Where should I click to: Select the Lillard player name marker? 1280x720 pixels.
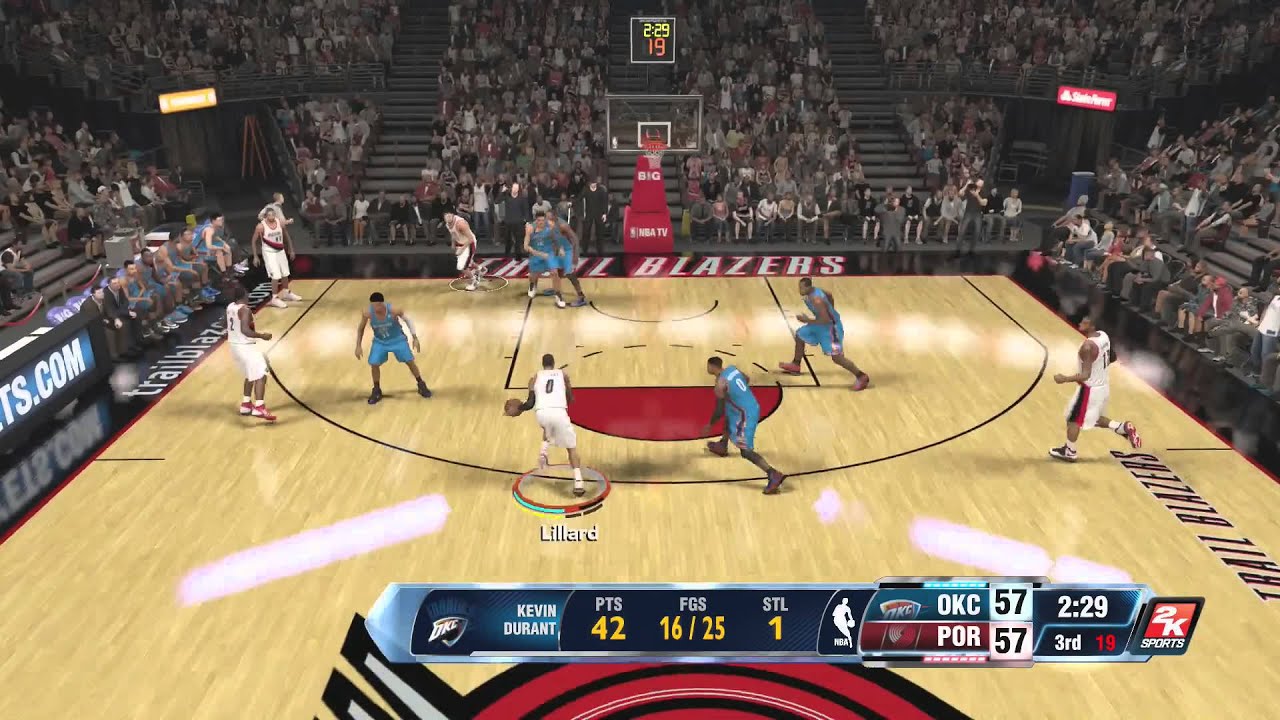pyautogui.click(x=568, y=533)
